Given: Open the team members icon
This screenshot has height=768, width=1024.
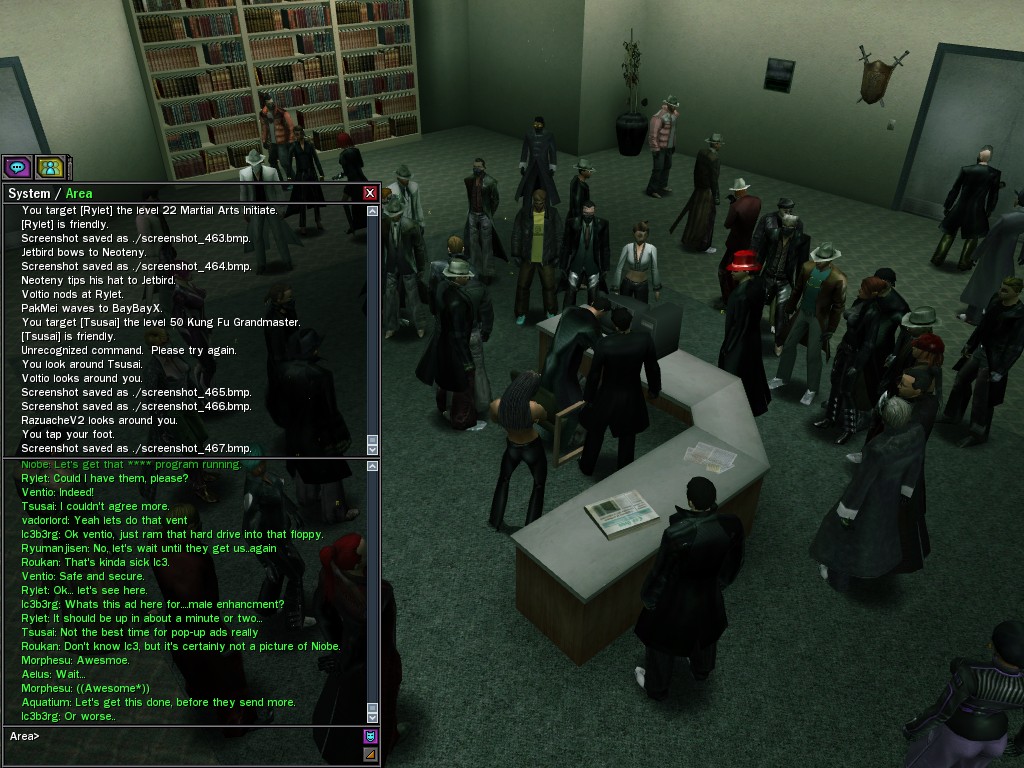Looking at the screenshot, I should (x=49, y=167).
